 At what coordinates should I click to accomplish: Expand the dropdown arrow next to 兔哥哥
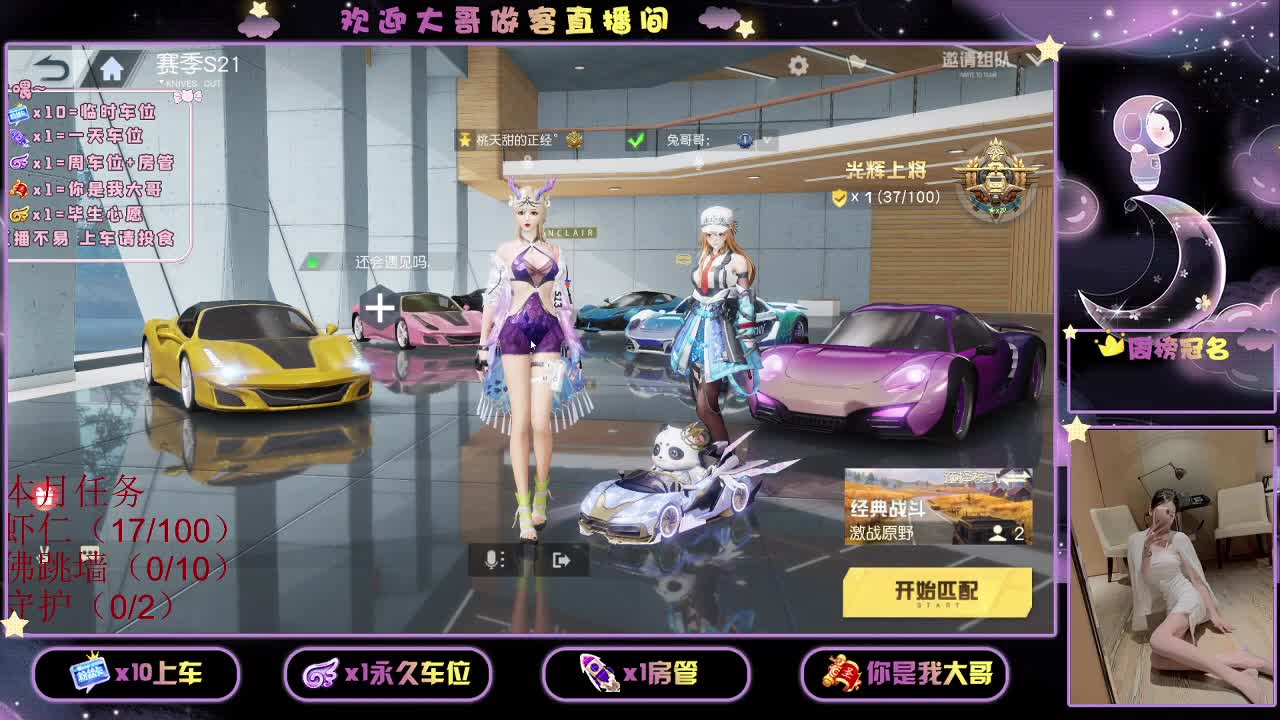pyautogui.click(x=768, y=141)
